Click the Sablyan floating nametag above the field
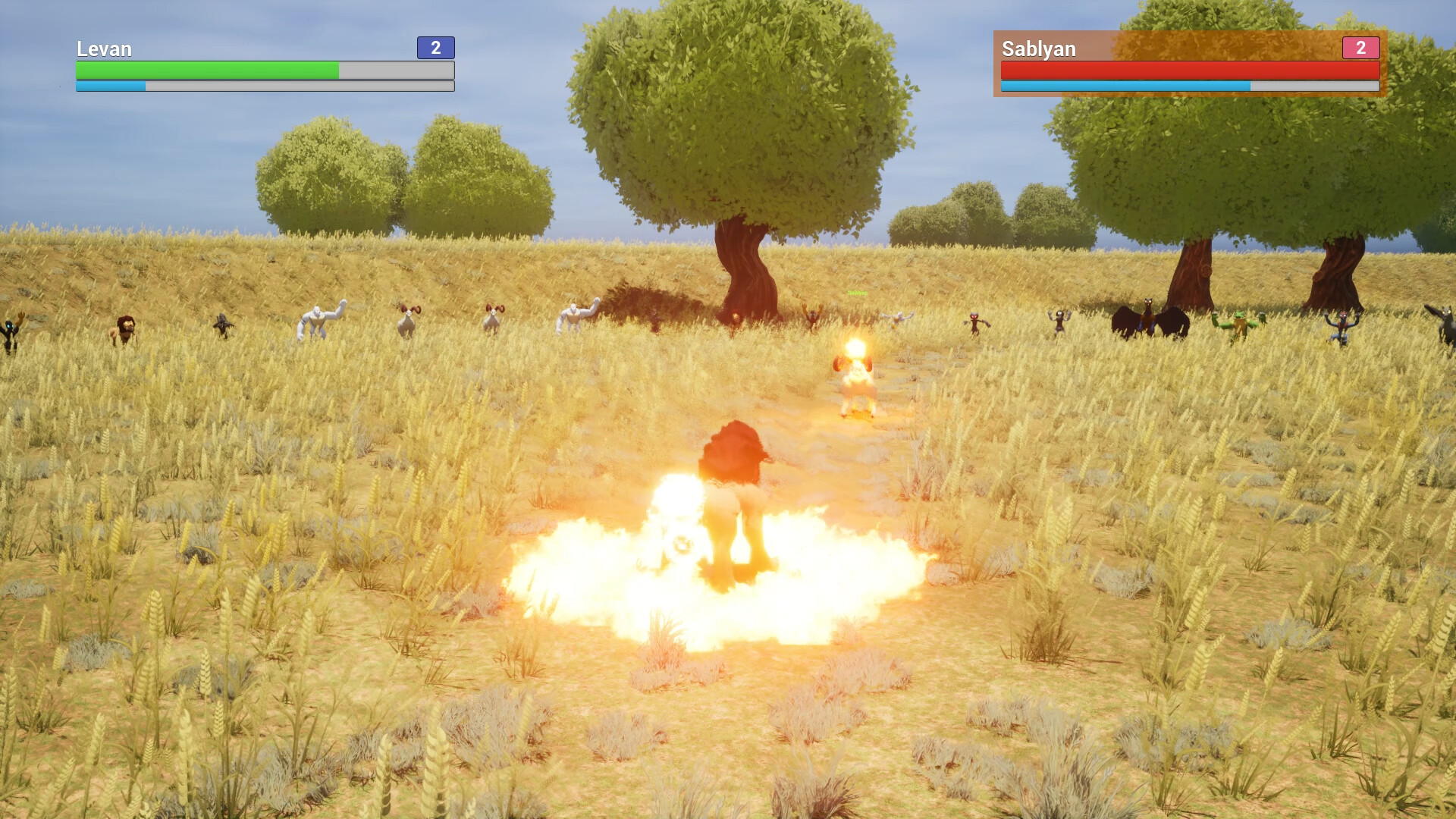 point(857,292)
